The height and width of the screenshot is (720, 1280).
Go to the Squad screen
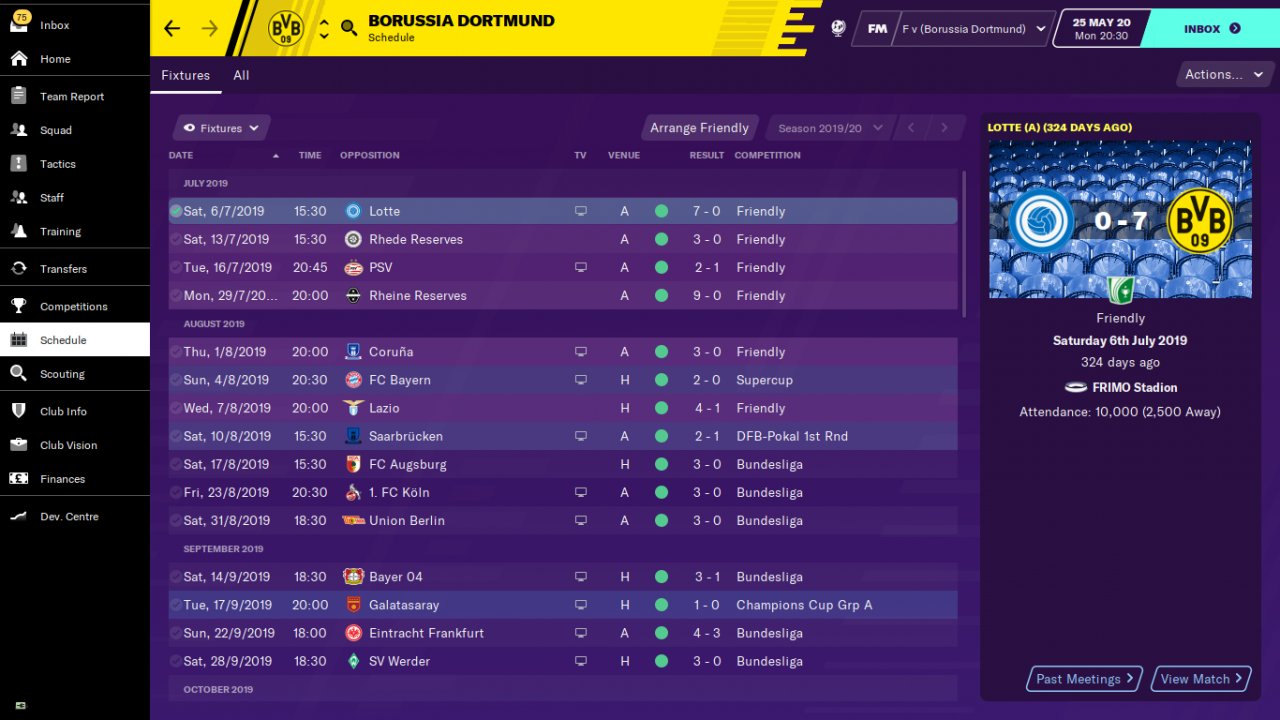(x=55, y=130)
